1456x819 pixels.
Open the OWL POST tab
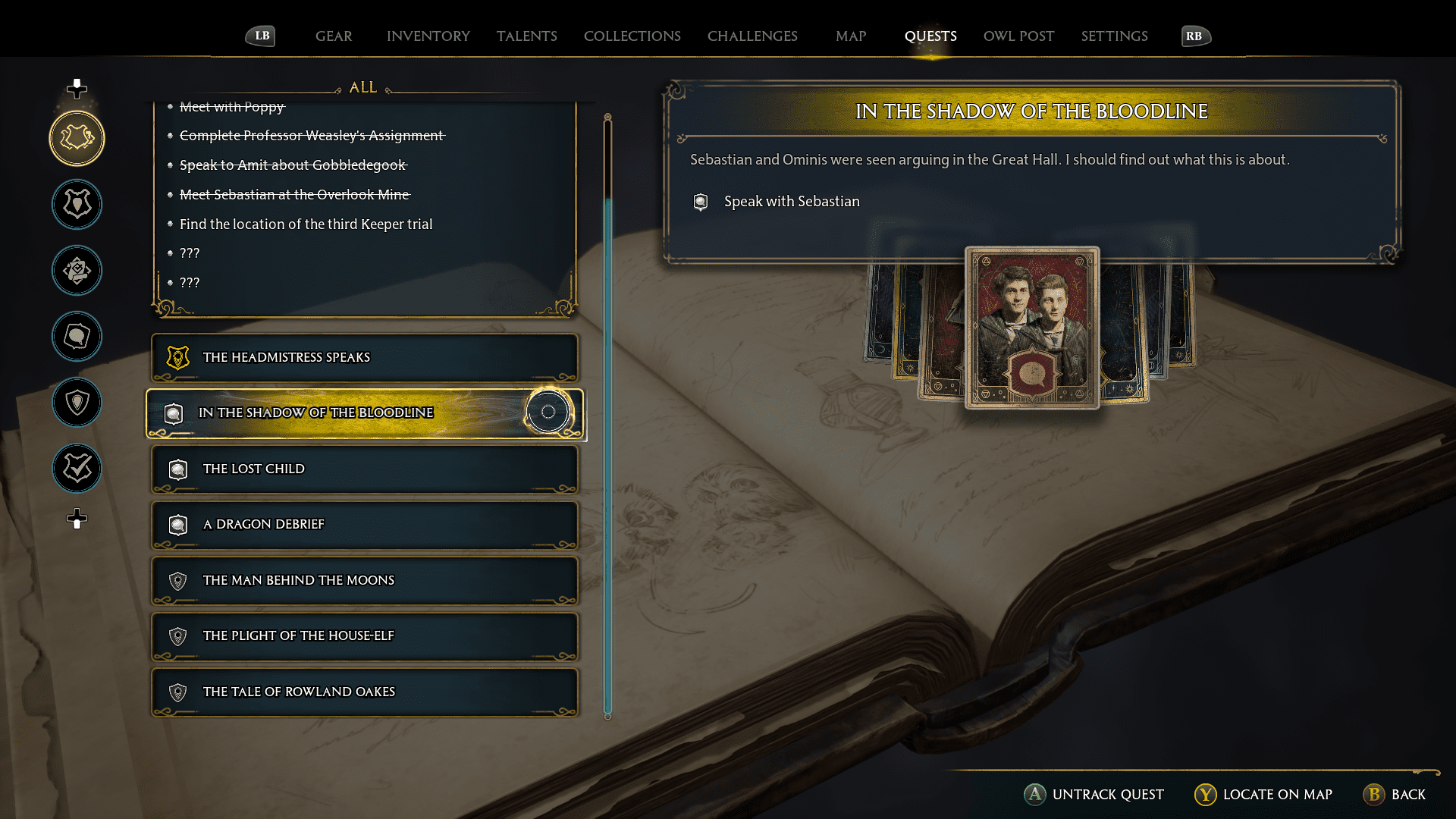coord(1018,36)
